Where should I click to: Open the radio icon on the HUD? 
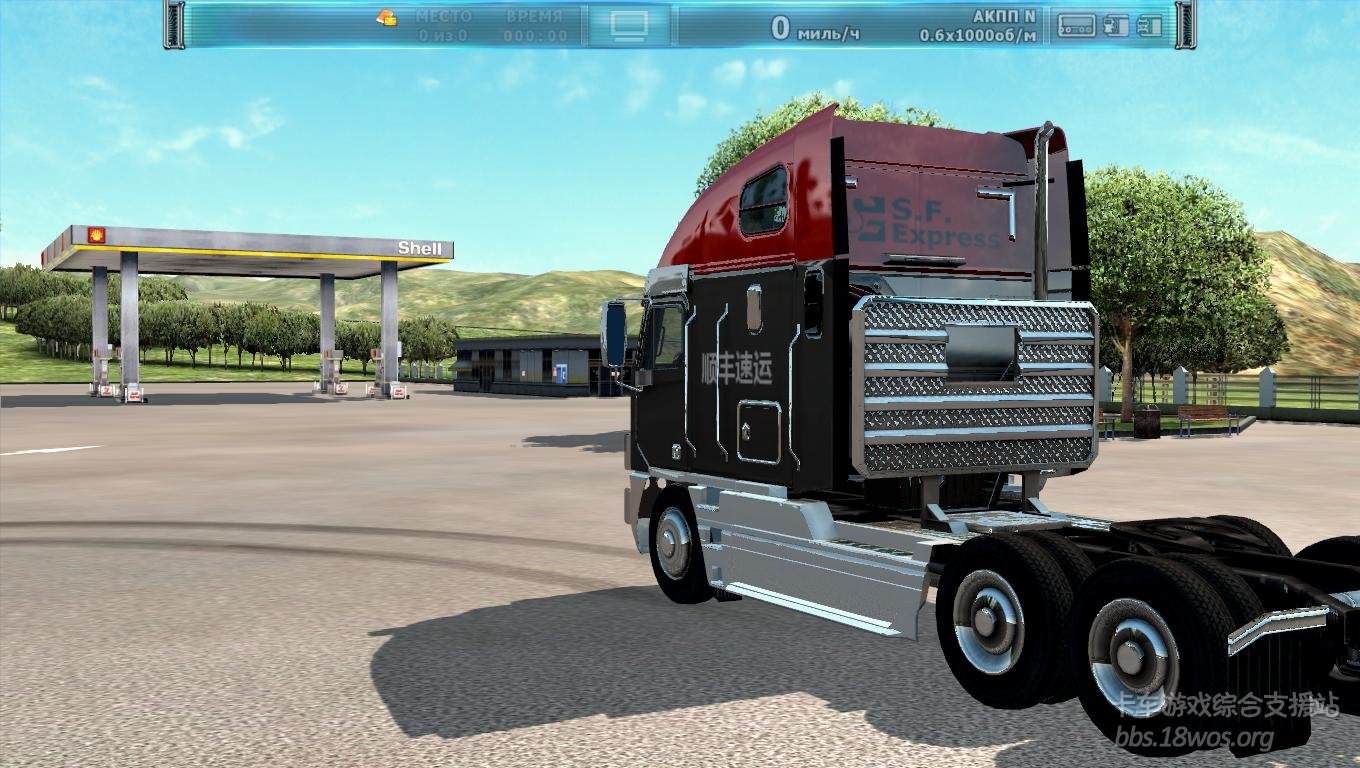coord(1077,25)
